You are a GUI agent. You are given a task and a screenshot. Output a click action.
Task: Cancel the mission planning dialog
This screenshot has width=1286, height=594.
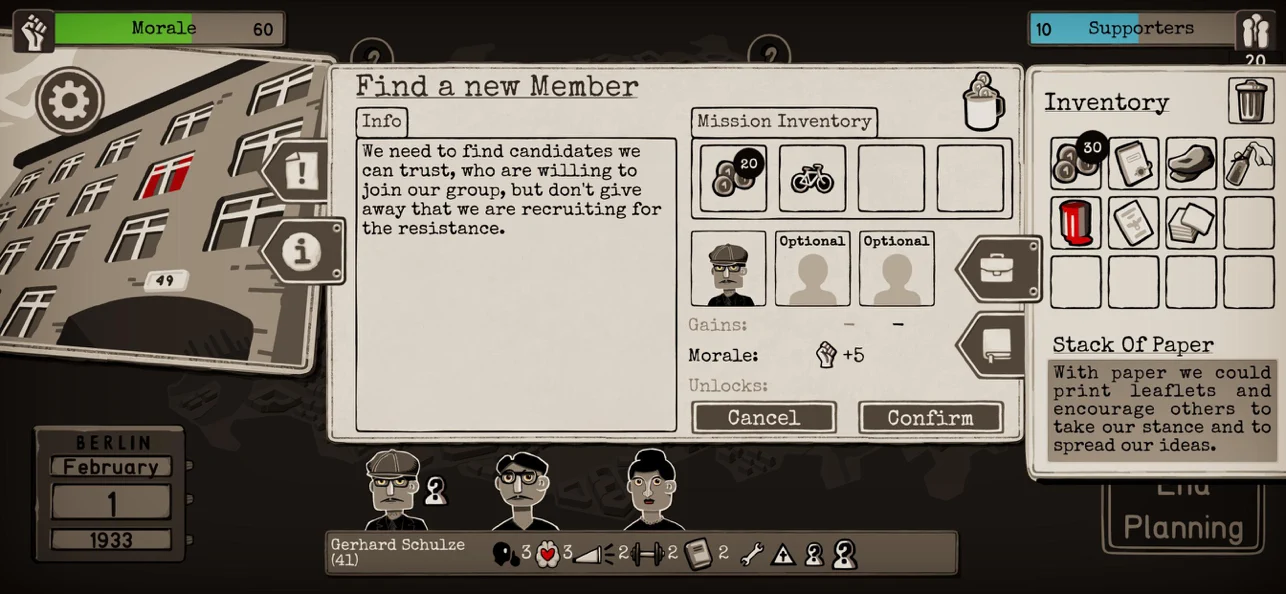point(763,417)
